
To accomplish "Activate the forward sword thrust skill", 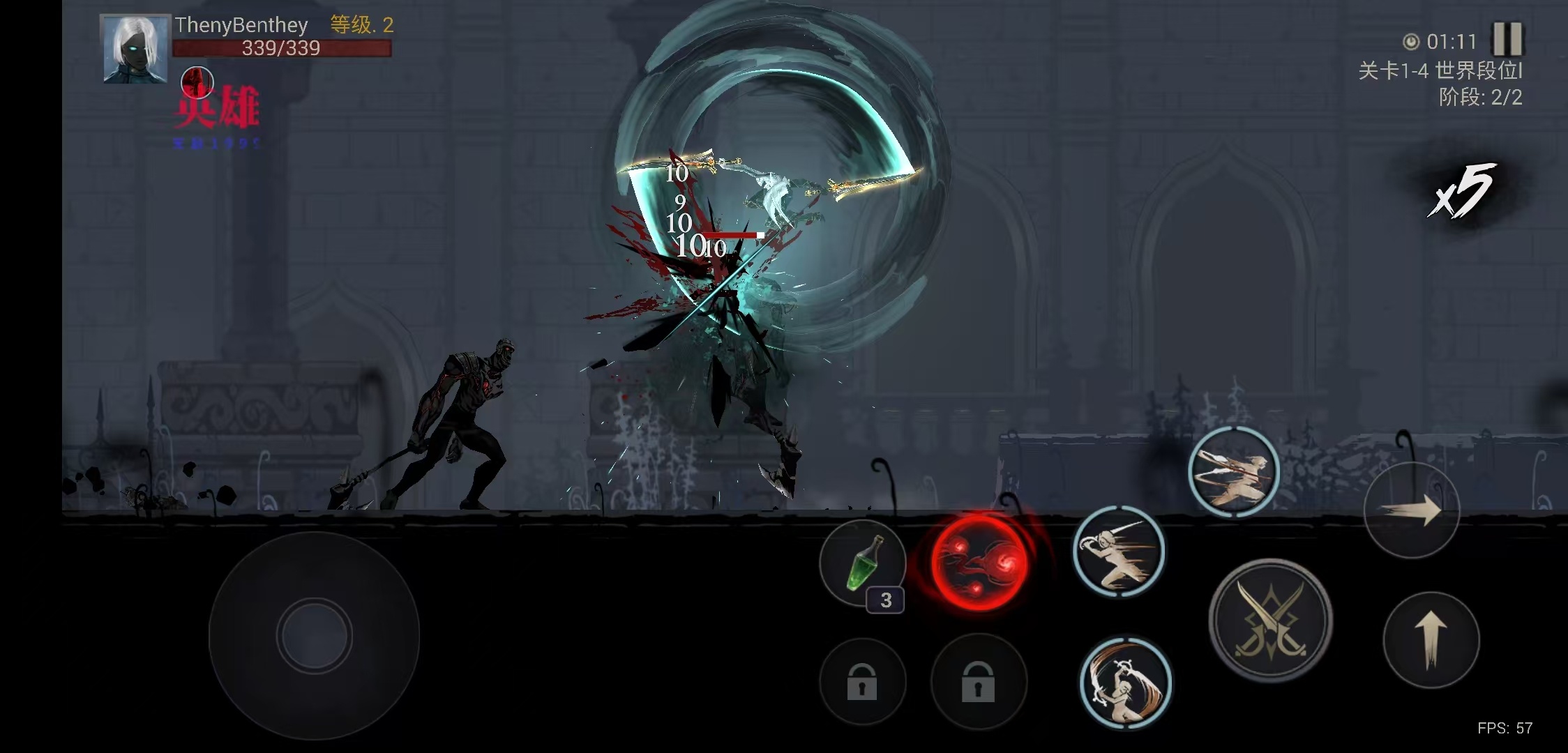I will click(1119, 552).
